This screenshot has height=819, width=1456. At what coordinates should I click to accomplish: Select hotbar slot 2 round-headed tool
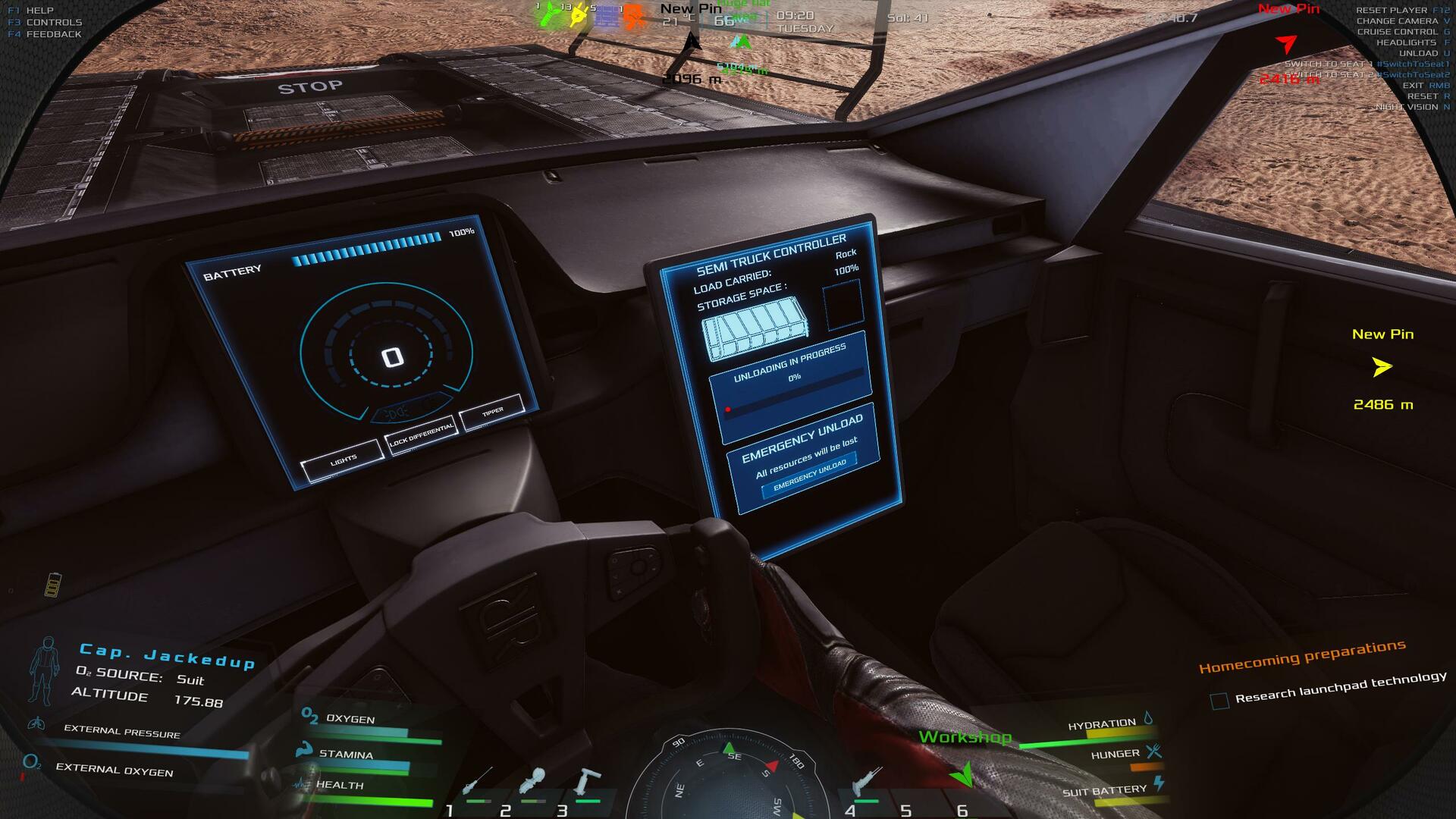(x=533, y=783)
